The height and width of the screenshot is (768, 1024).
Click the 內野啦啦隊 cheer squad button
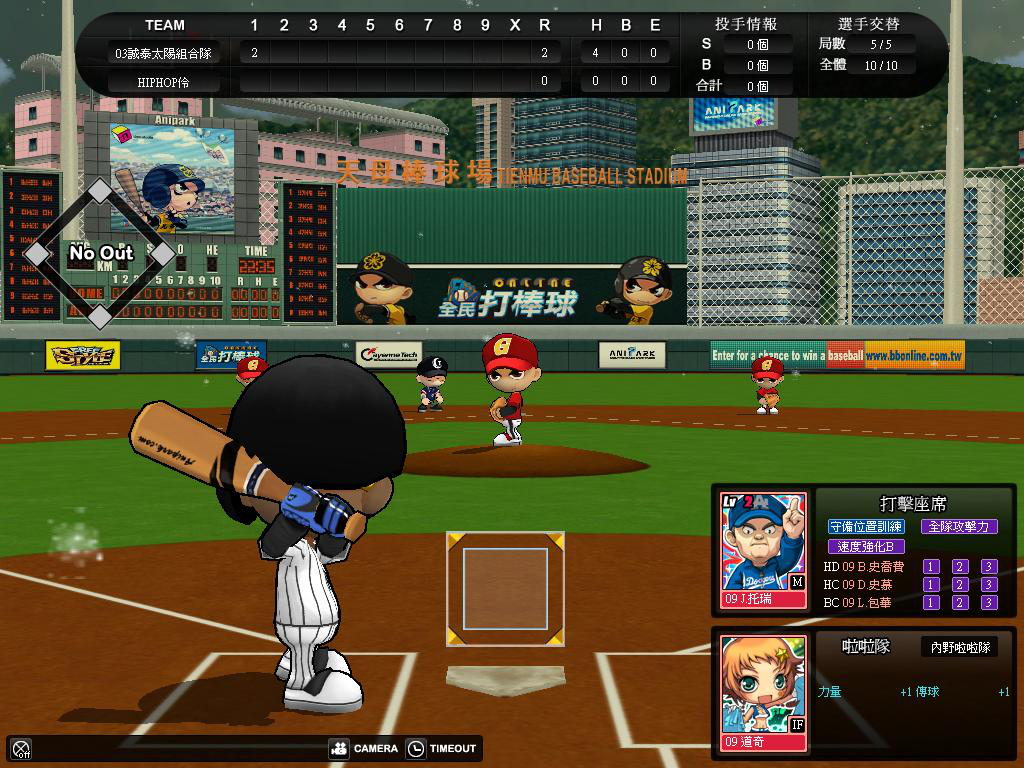(958, 648)
